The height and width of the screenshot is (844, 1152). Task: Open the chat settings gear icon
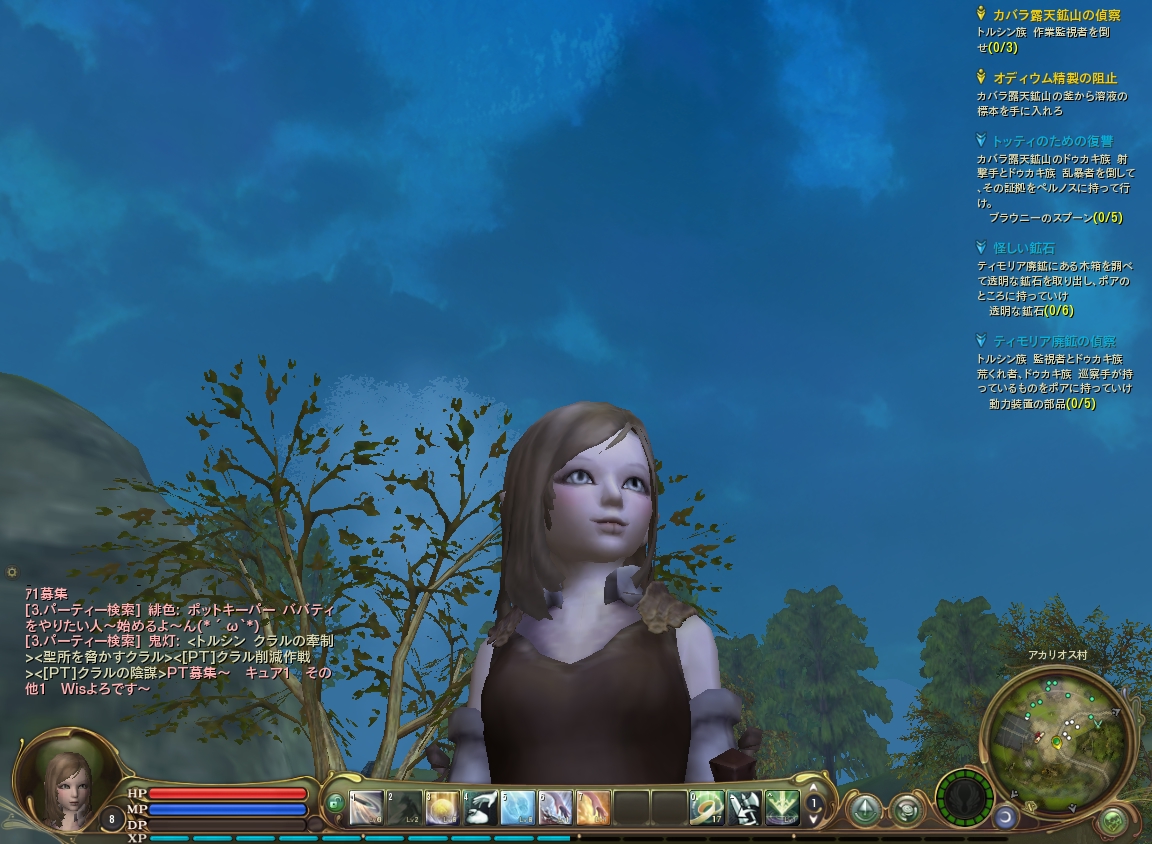(12, 572)
